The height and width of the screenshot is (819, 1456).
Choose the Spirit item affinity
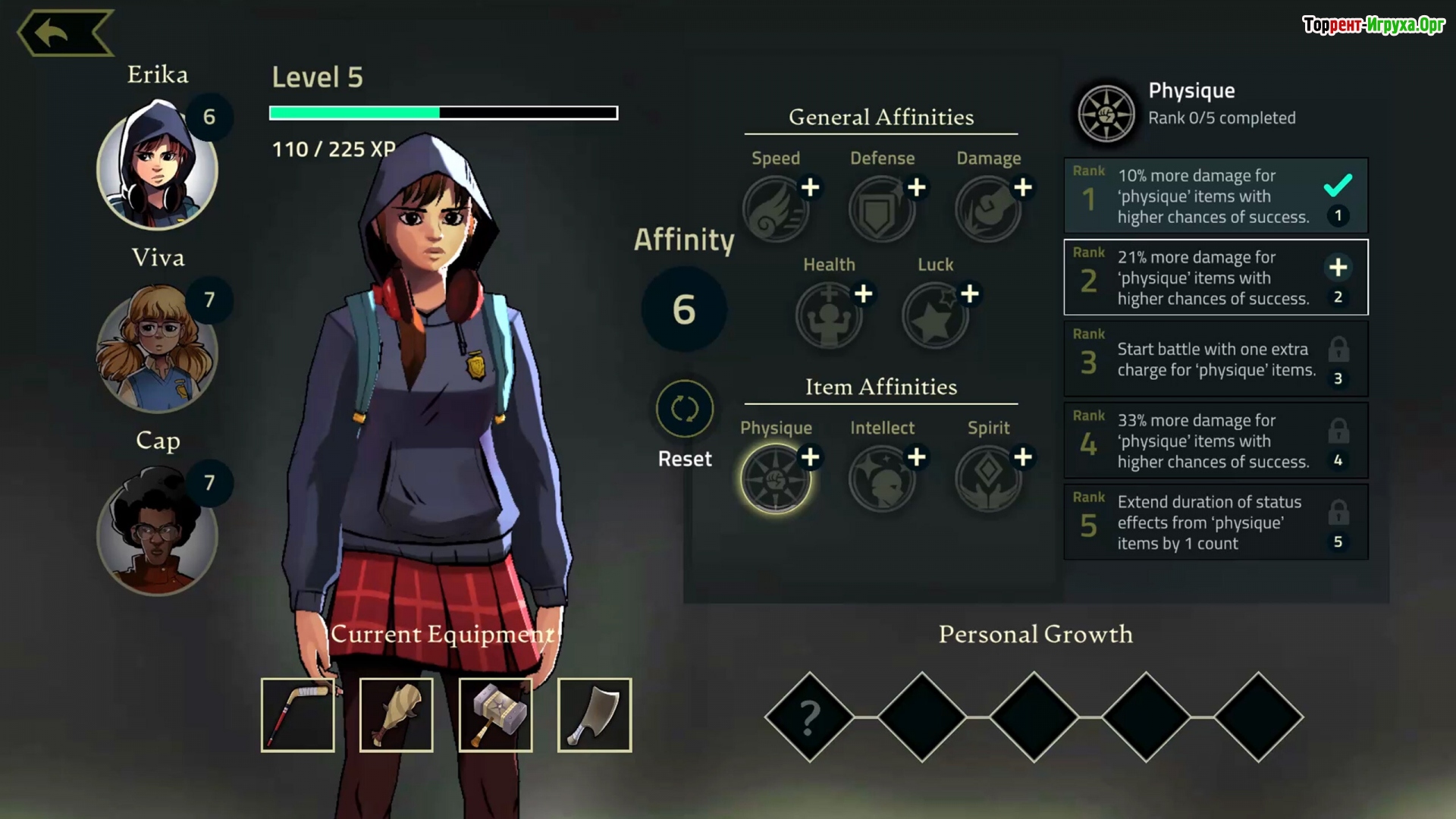tap(987, 479)
